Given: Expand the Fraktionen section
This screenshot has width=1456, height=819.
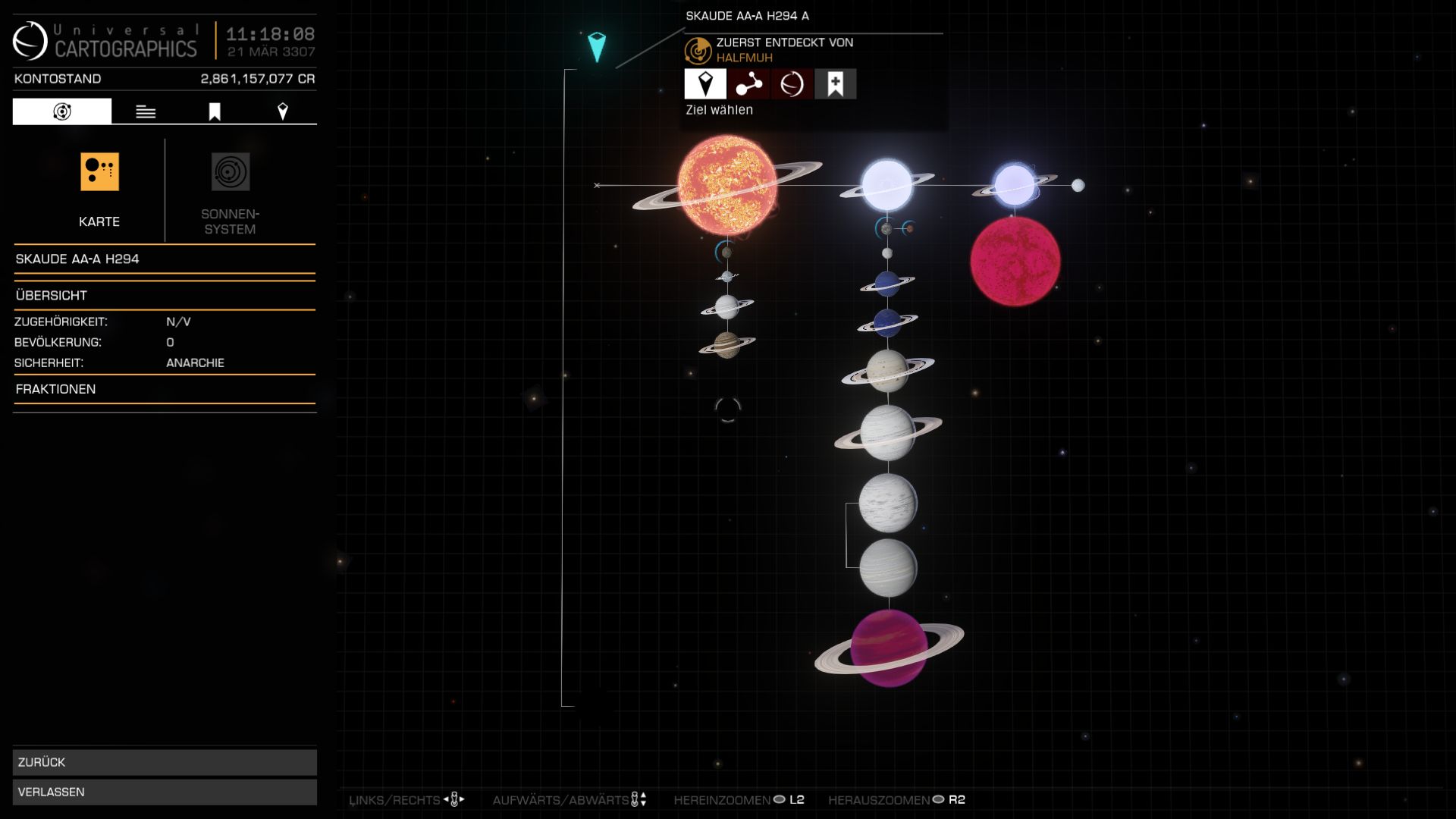Looking at the screenshot, I should point(165,389).
